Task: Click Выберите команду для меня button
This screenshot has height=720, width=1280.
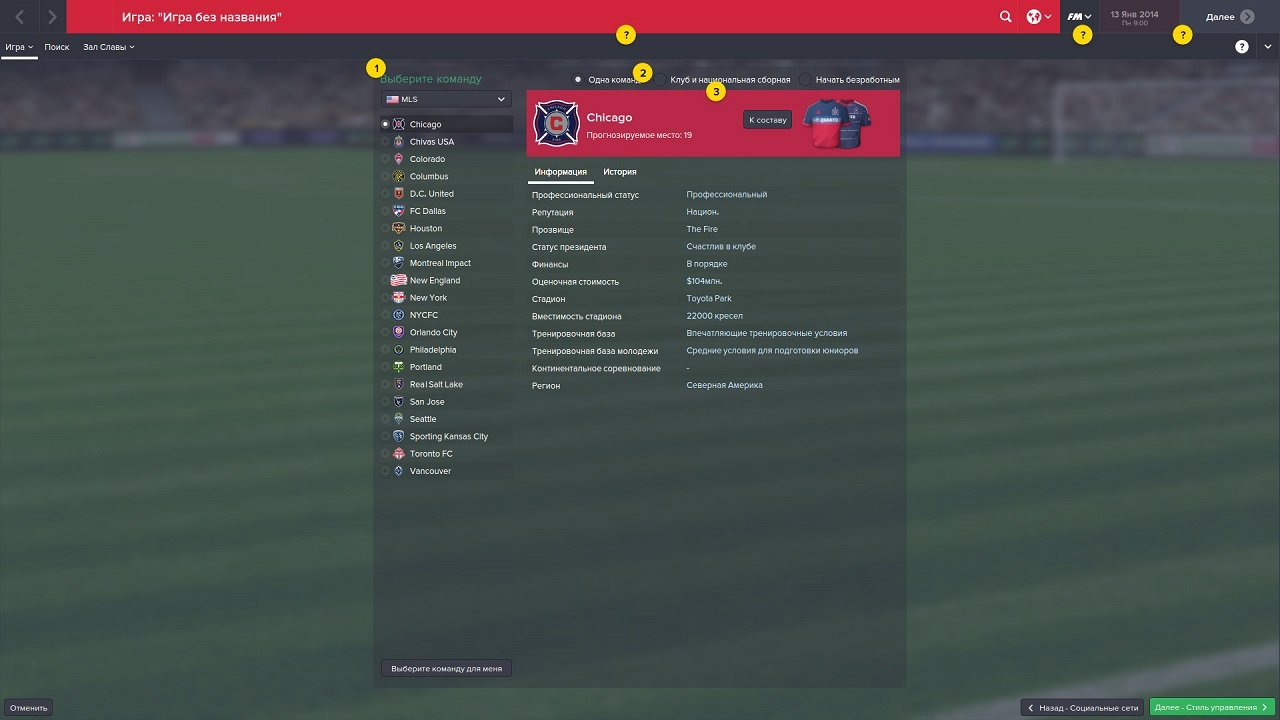Action: [x=445, y=667]
